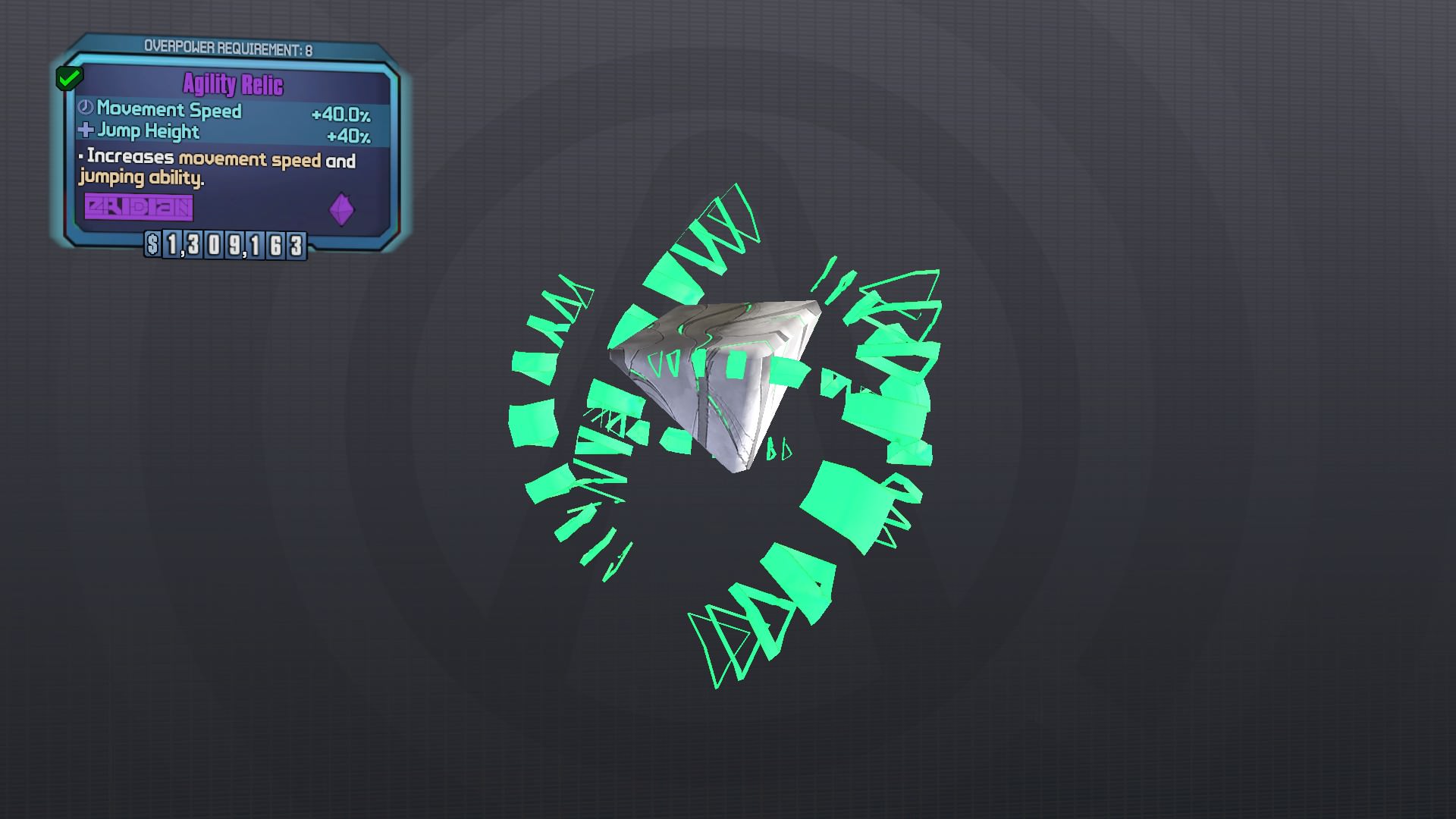Viewport: 1456px width, 819px height.
Task: Select the Agility Relic title bar
Action: point(231,85)
